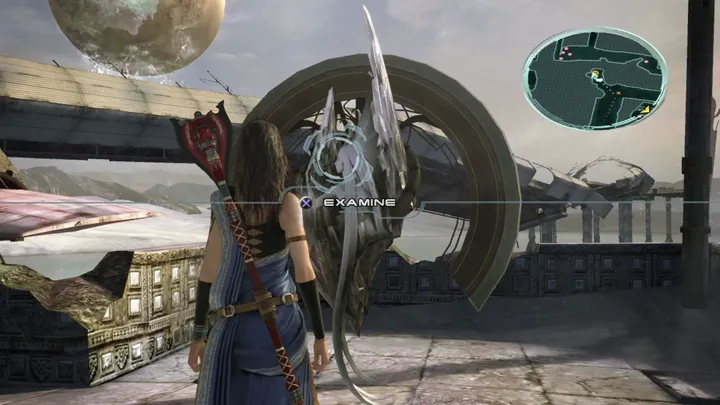
Task: Select the yellow arrow marker on minimap
Action: coord(646,108)
